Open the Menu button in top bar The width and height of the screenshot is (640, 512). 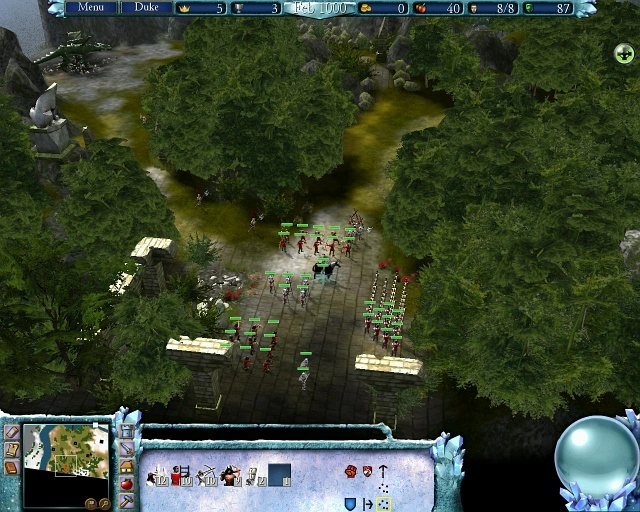pyautogui.click(x=90, y=7)
